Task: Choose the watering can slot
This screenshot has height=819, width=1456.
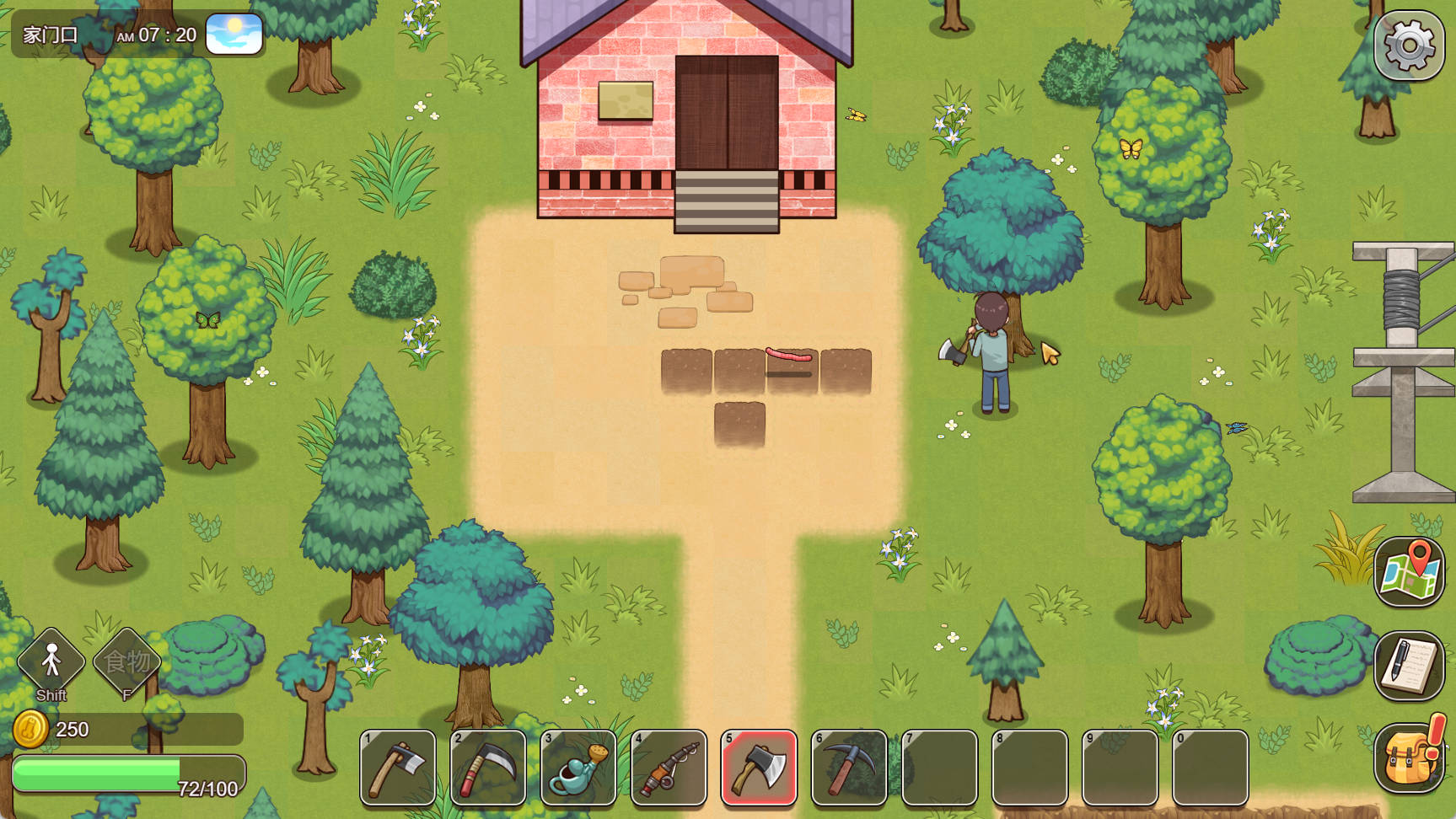Action: [x=578, y=768]
